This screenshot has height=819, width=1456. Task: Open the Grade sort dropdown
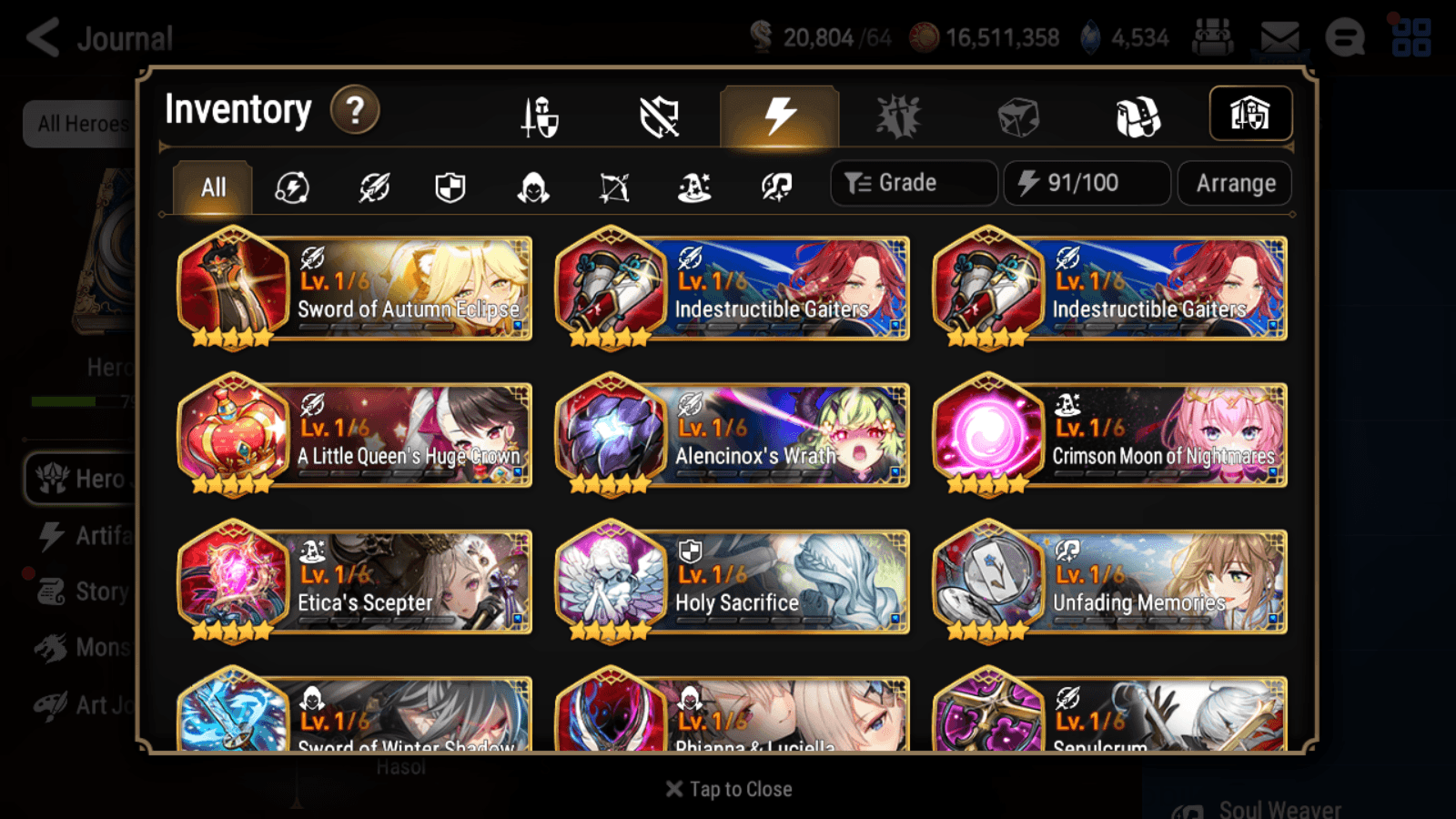(x=913, y=183)
